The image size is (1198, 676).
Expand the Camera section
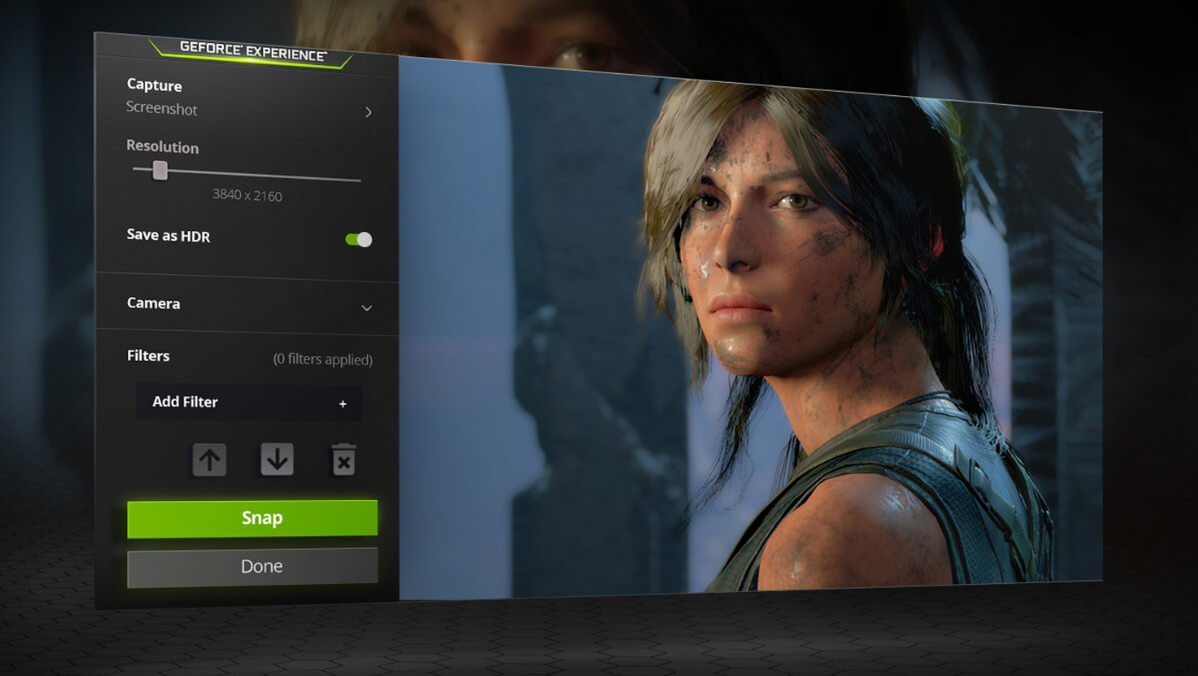click(x=366, y=305)
